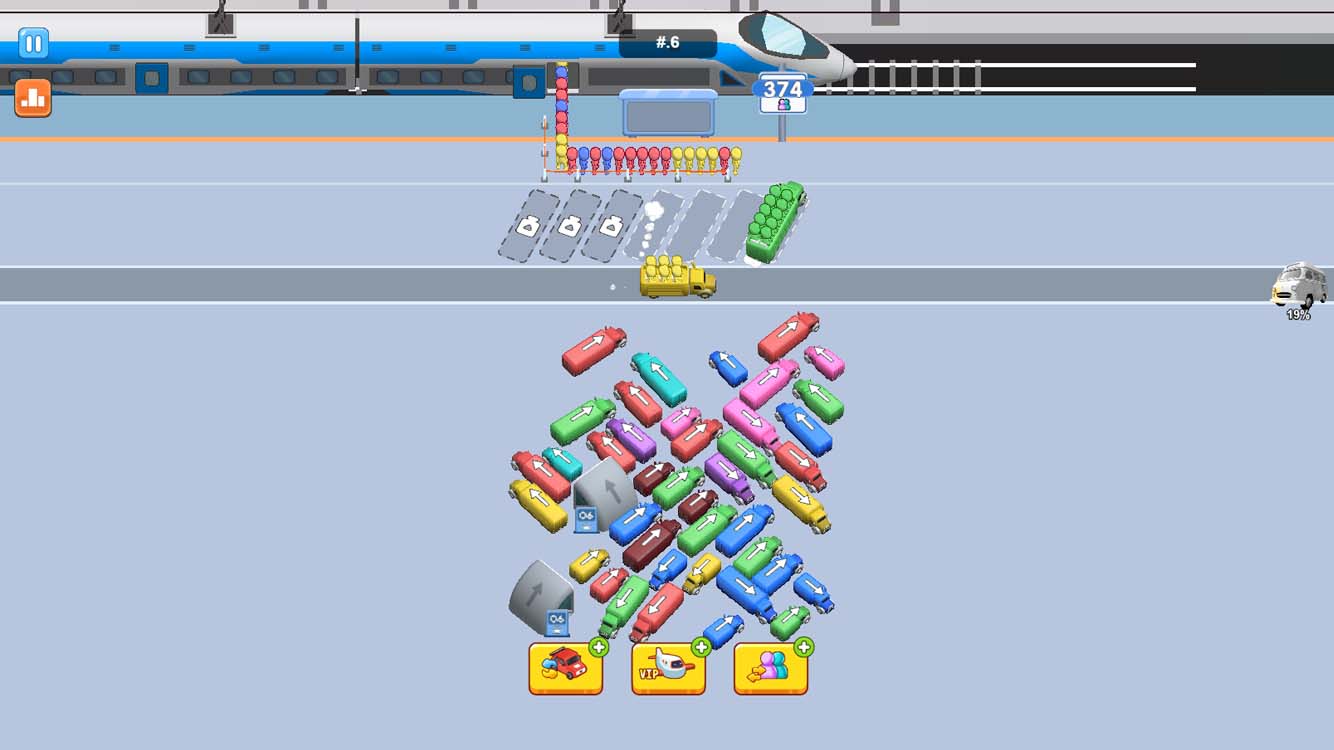
Task: Use the passenger group swap booster
Action: click(x=770, y=668)
